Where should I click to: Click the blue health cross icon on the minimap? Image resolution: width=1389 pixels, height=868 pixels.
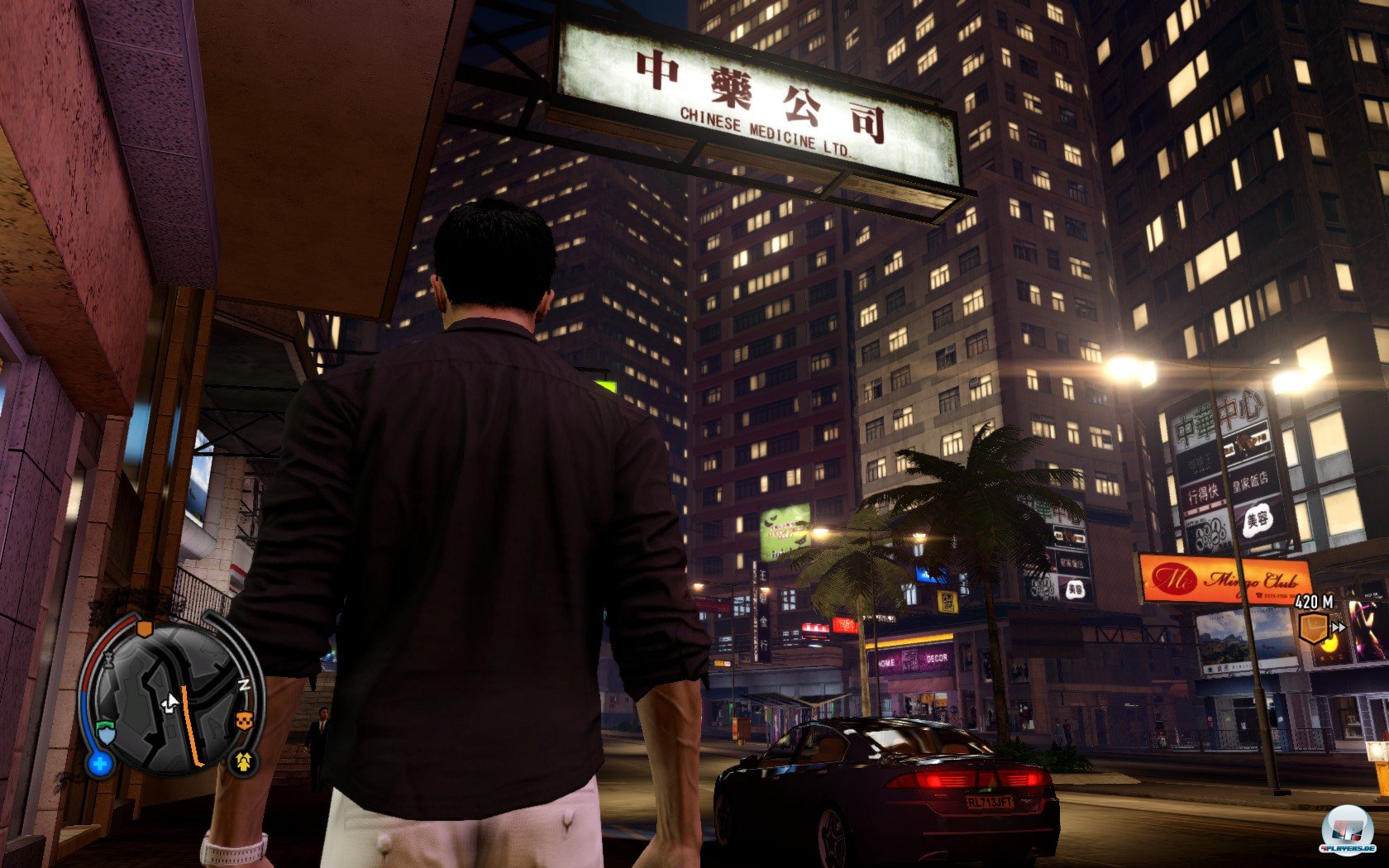coord(99,763)
